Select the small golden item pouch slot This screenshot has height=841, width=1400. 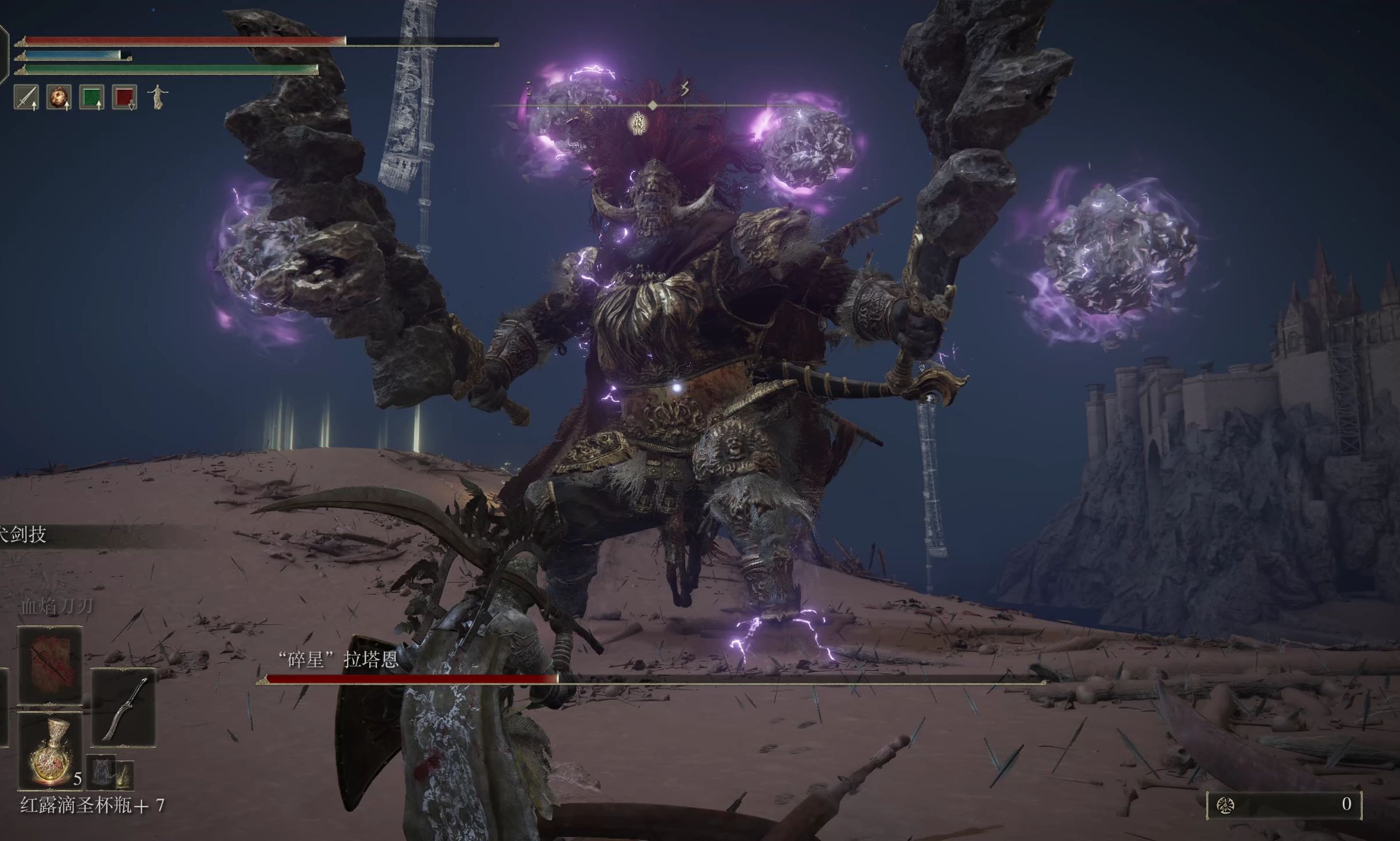coord(124,774)
